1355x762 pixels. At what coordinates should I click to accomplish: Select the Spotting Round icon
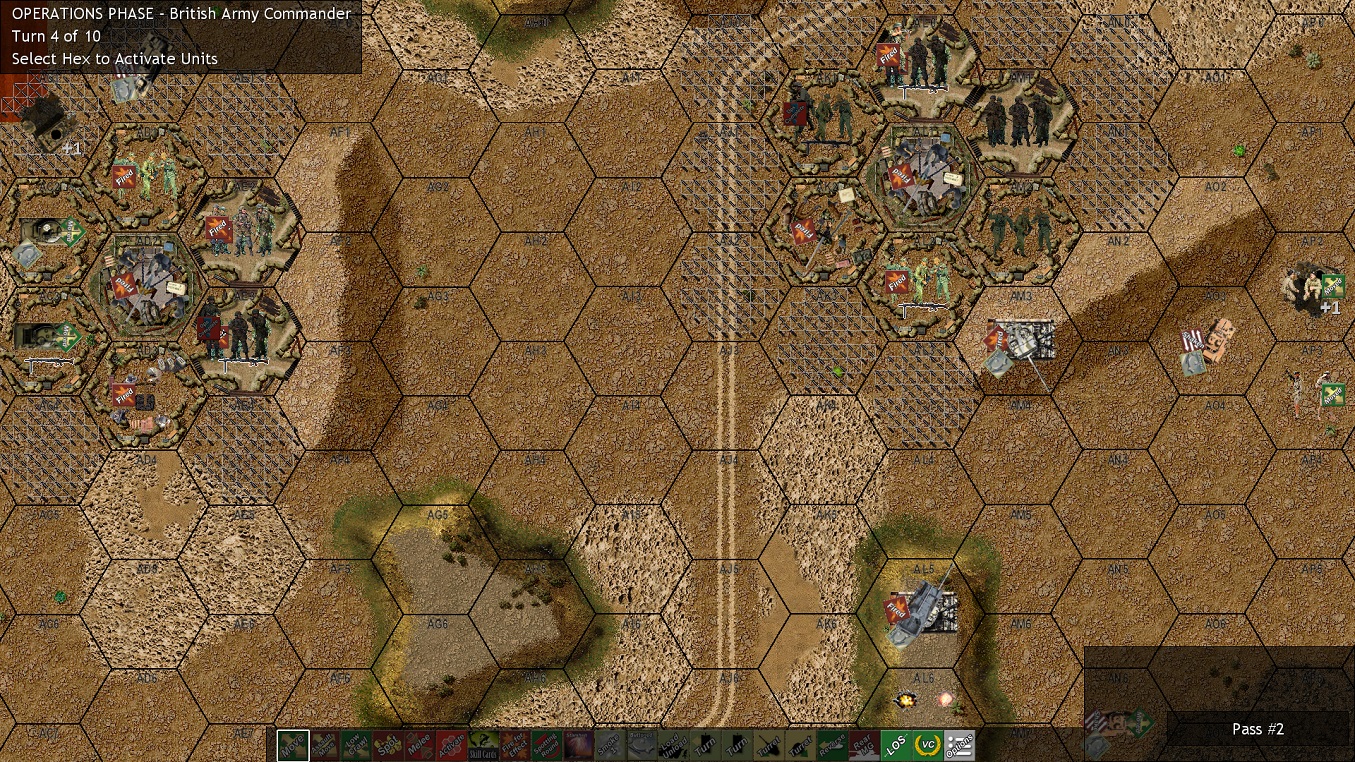coord(549,745)
